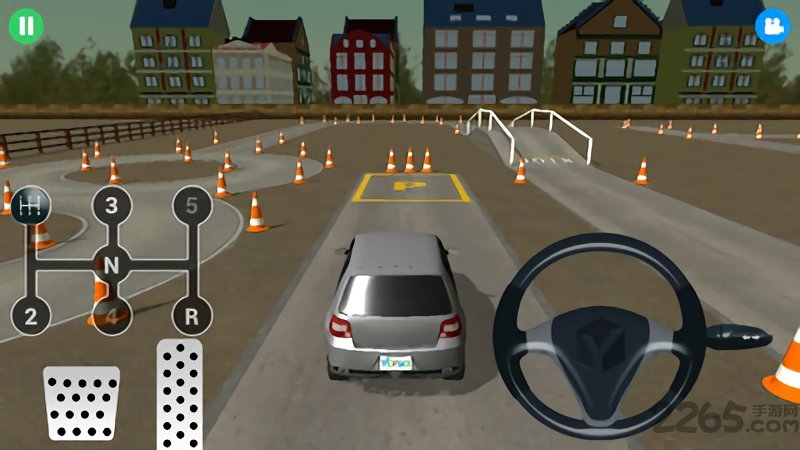
Task: Switch camera view with the blue camera button
Action: tap(771, 25)
